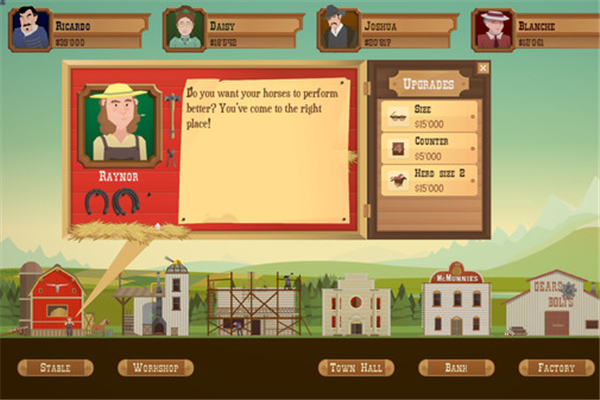Go to the Workshop
Screen dimensions: 600x400
(x=155, y=368)
